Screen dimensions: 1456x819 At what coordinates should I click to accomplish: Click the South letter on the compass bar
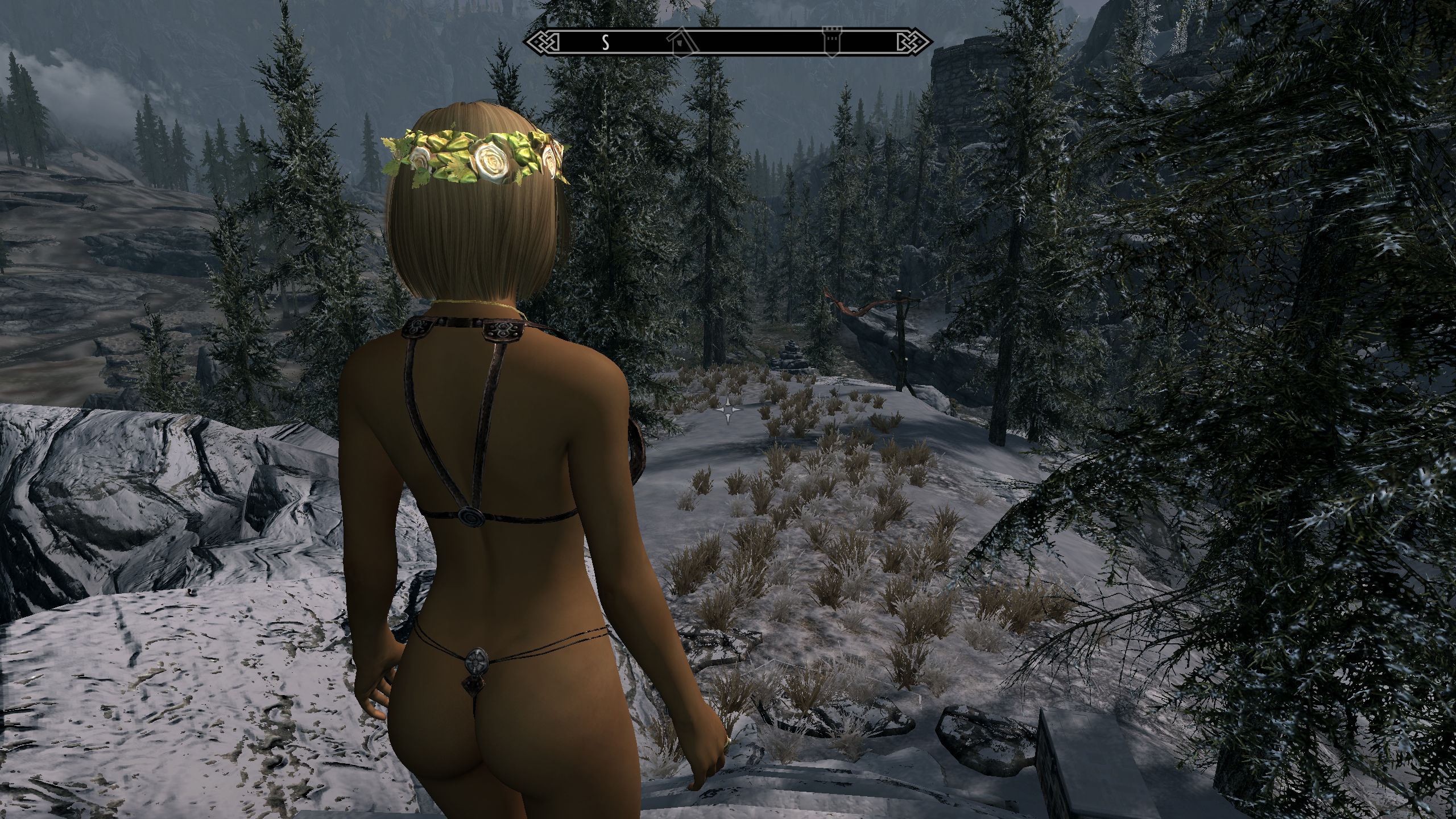(x=606, y=42)
